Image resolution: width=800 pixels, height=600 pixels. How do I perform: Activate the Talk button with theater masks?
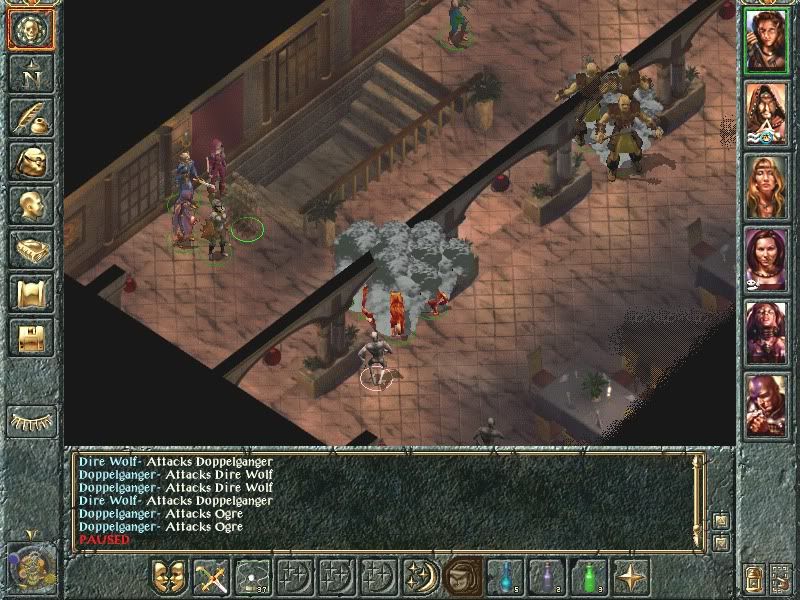point(169,576)
